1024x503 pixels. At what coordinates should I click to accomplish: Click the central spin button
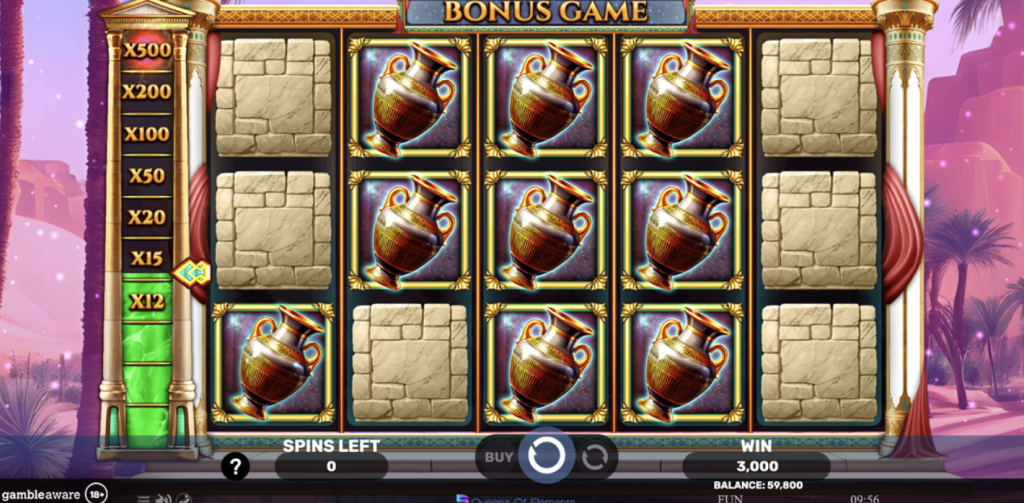(x=545, y=457)
